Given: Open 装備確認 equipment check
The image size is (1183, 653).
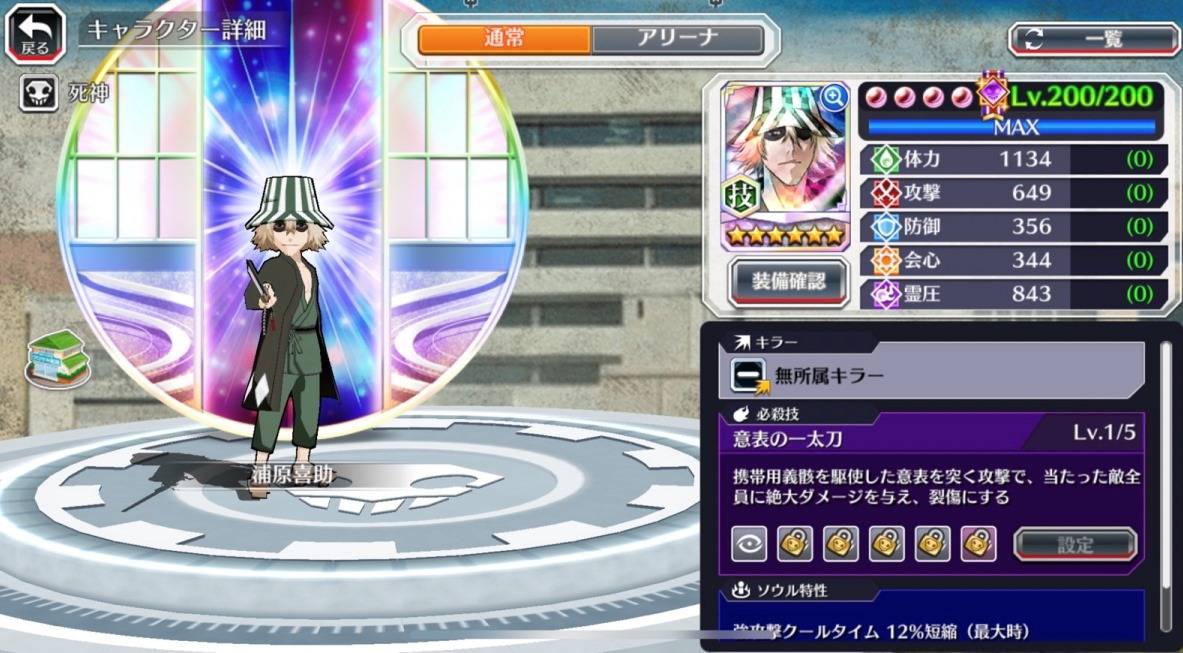Looking at the screenshot, I should 789,282.
